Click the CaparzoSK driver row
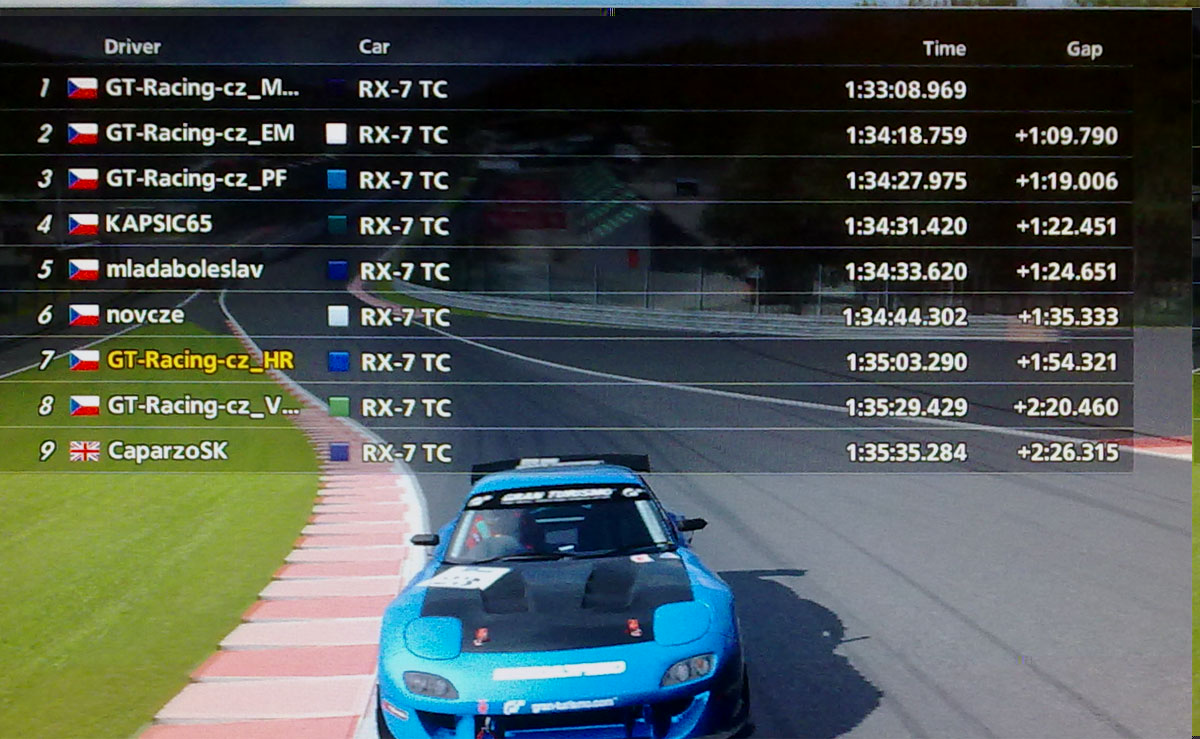This screenshot has width=1200, height=739. click(x=167, y=452)
